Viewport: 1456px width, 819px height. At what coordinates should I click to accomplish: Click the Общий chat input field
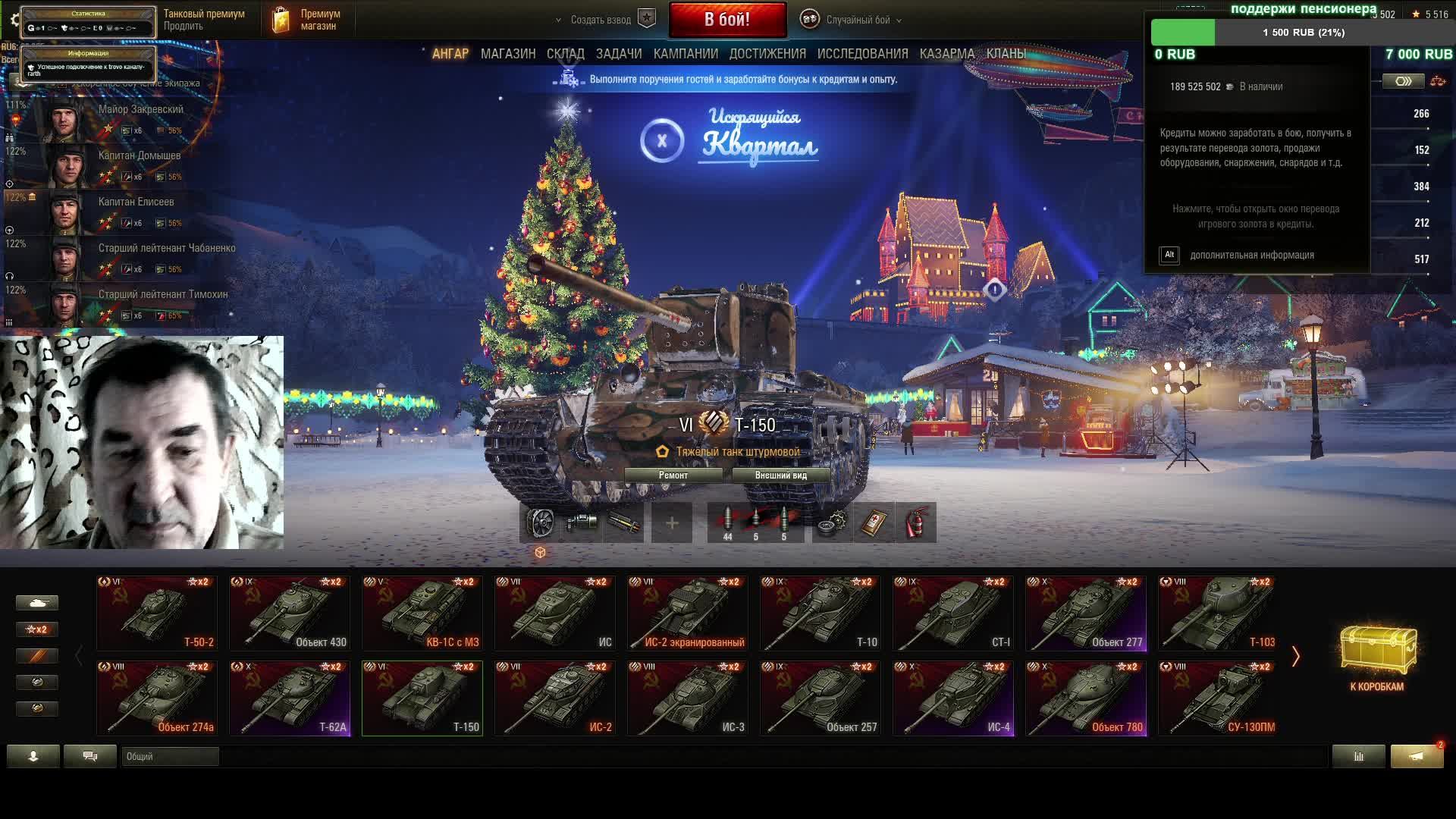tap(170, 756)
